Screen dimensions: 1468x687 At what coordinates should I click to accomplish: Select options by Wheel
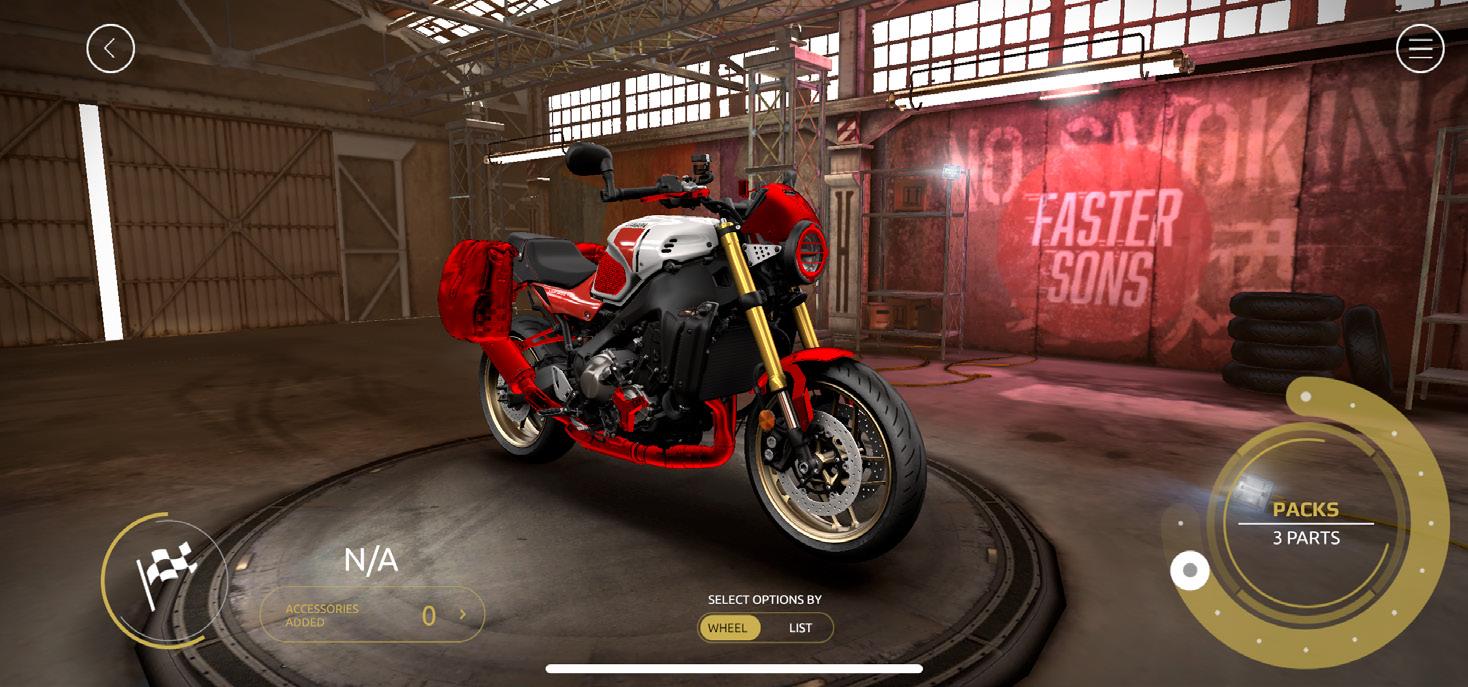728,628
